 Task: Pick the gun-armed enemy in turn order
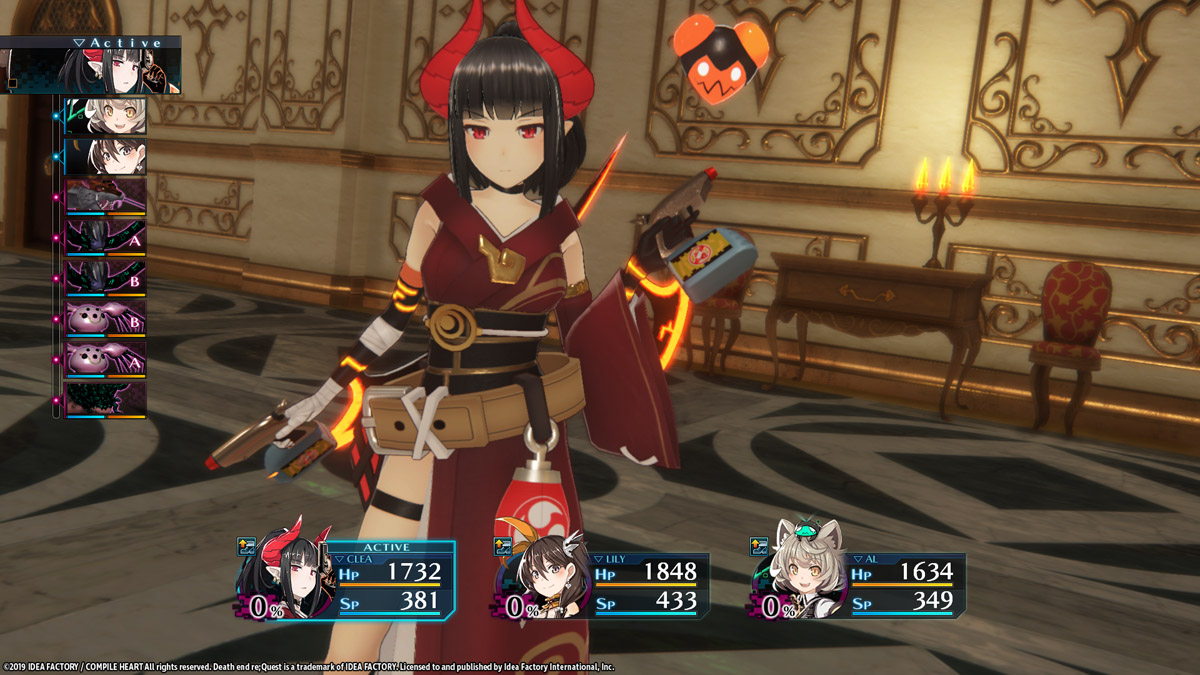[106, 198]
